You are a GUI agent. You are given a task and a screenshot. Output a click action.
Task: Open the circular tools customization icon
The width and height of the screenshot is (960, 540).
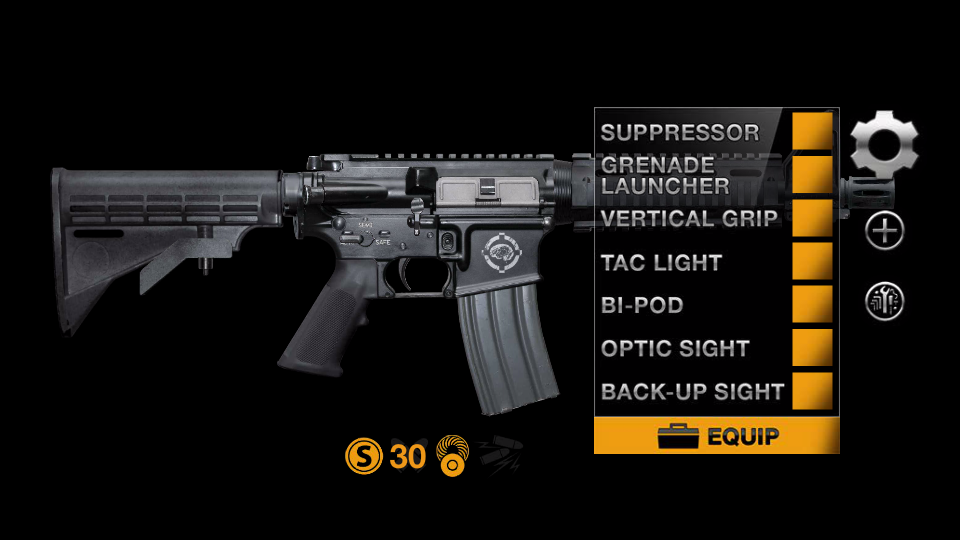click(x=885, y=302)
